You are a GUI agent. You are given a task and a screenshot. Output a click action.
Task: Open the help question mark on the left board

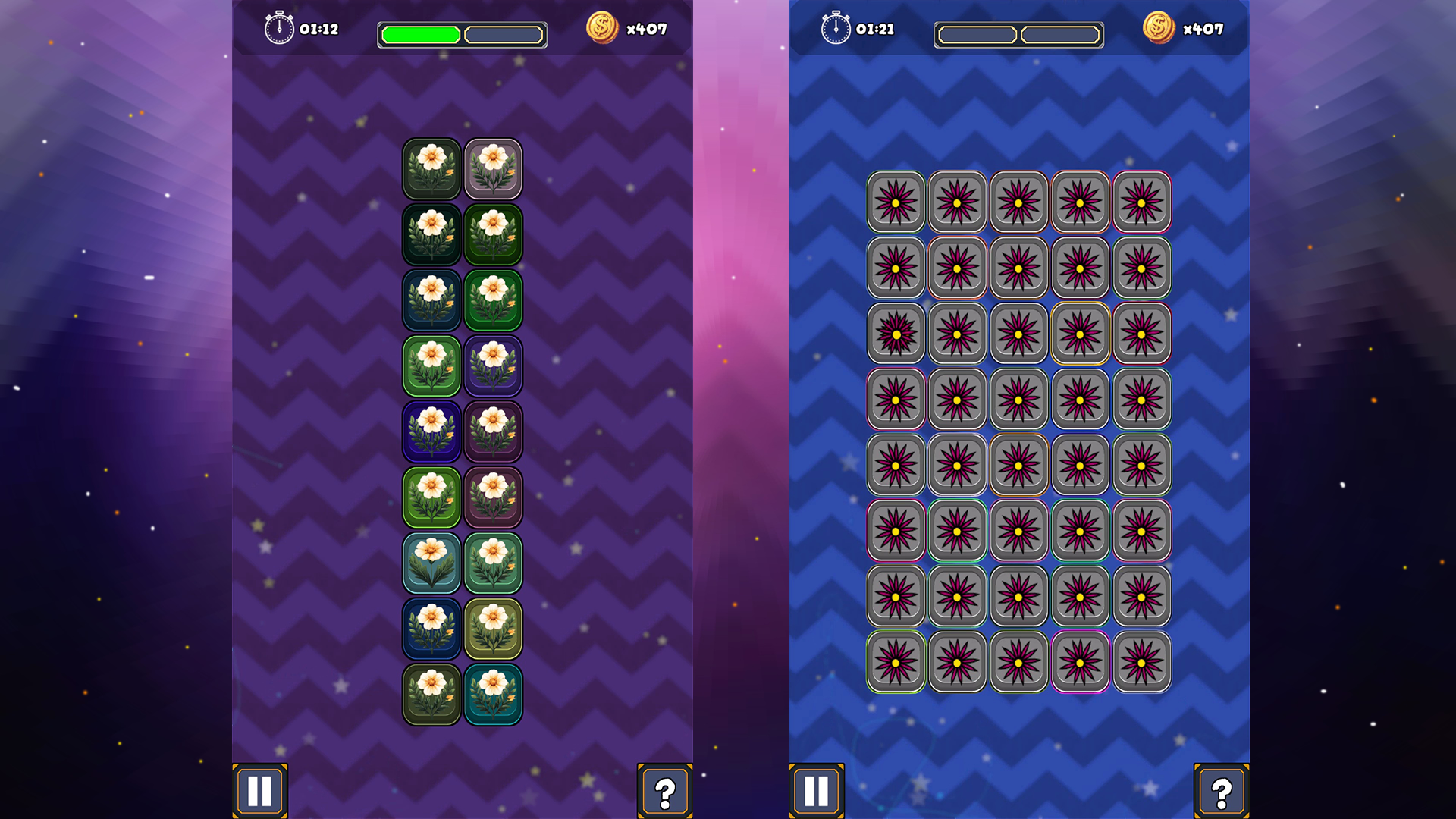pyautogui.click(x=665, y=789)
